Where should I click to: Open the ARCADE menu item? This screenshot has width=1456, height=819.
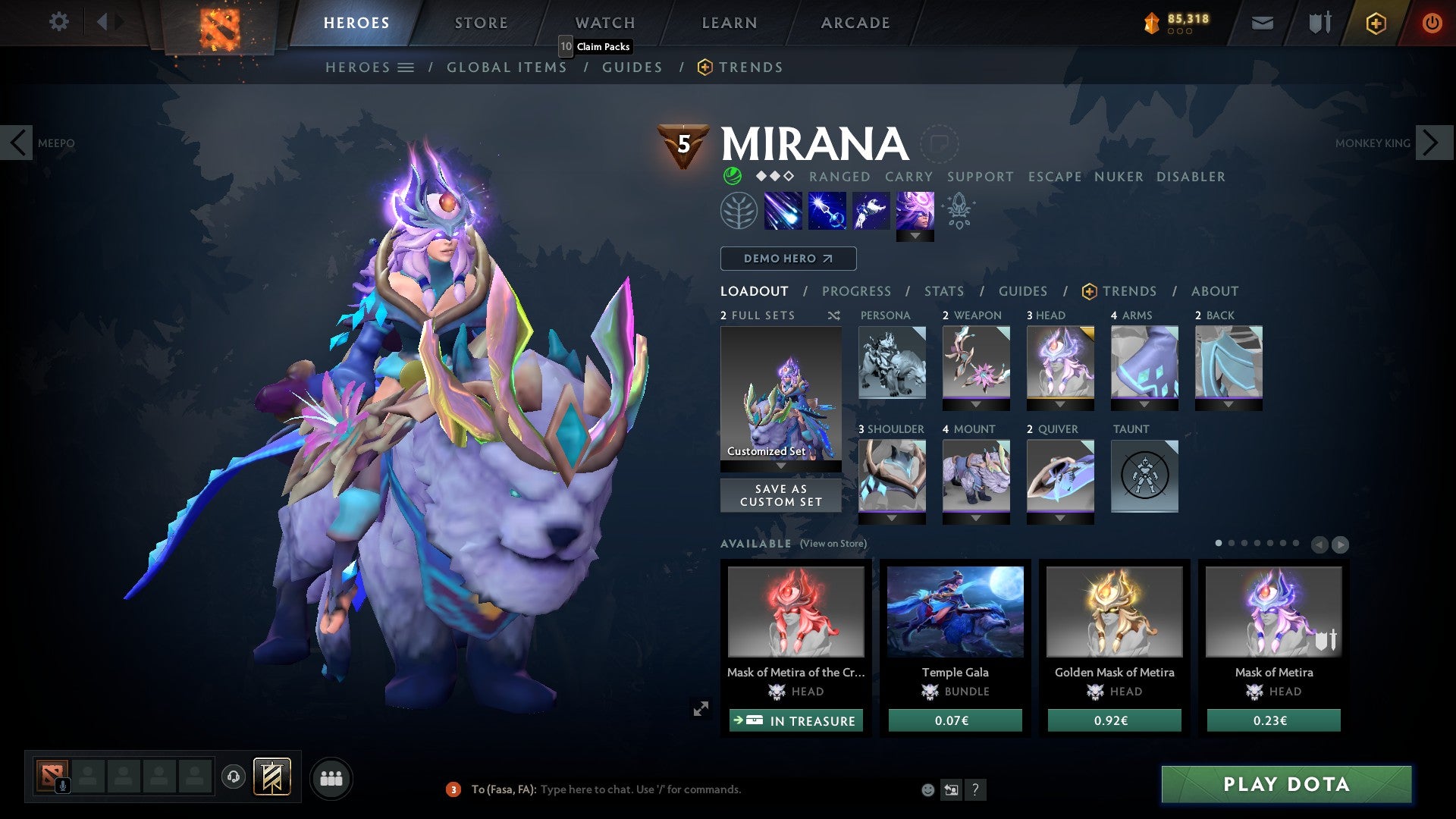pos(855,22)
